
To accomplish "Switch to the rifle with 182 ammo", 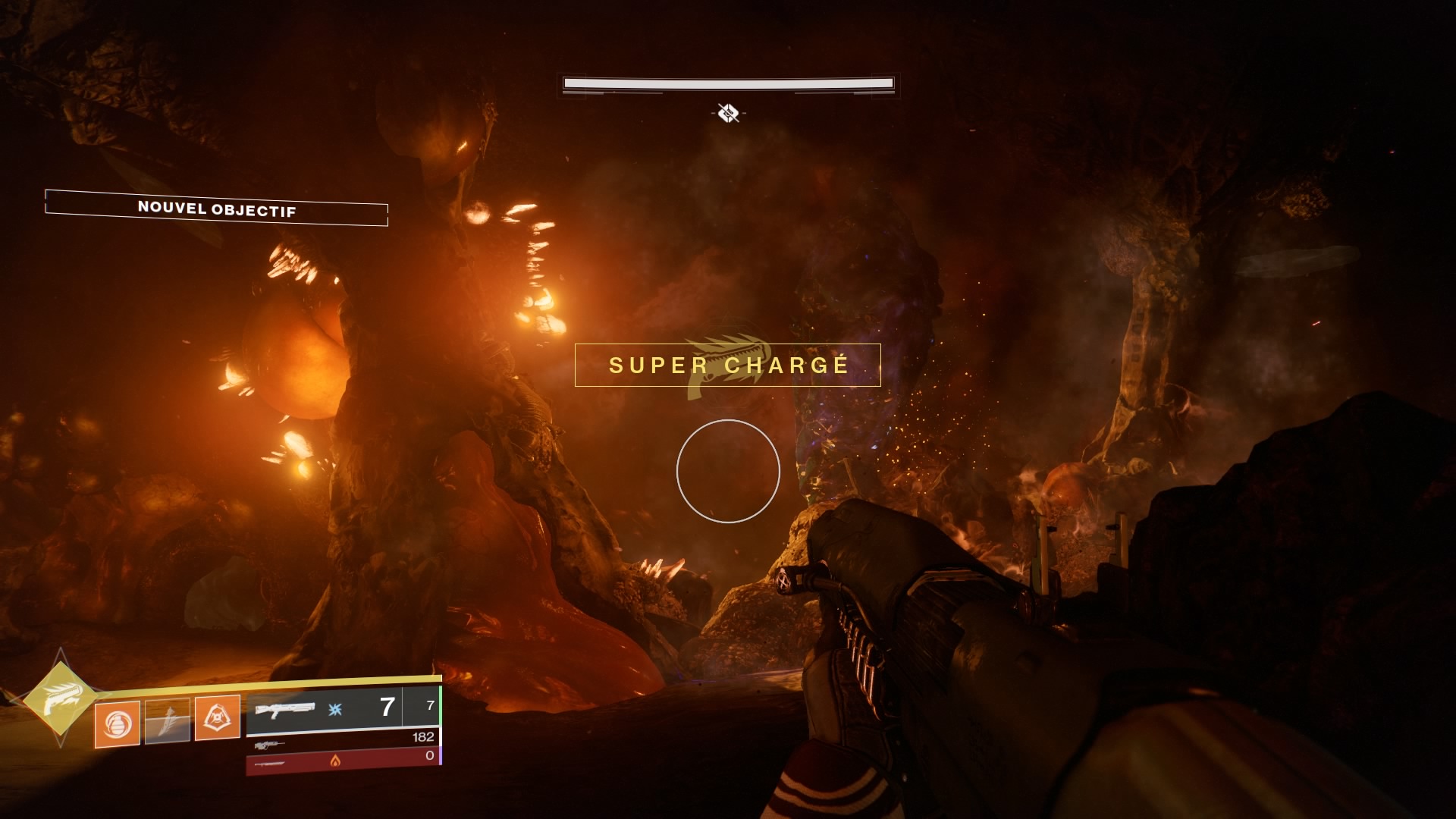I will click(343, 740).
